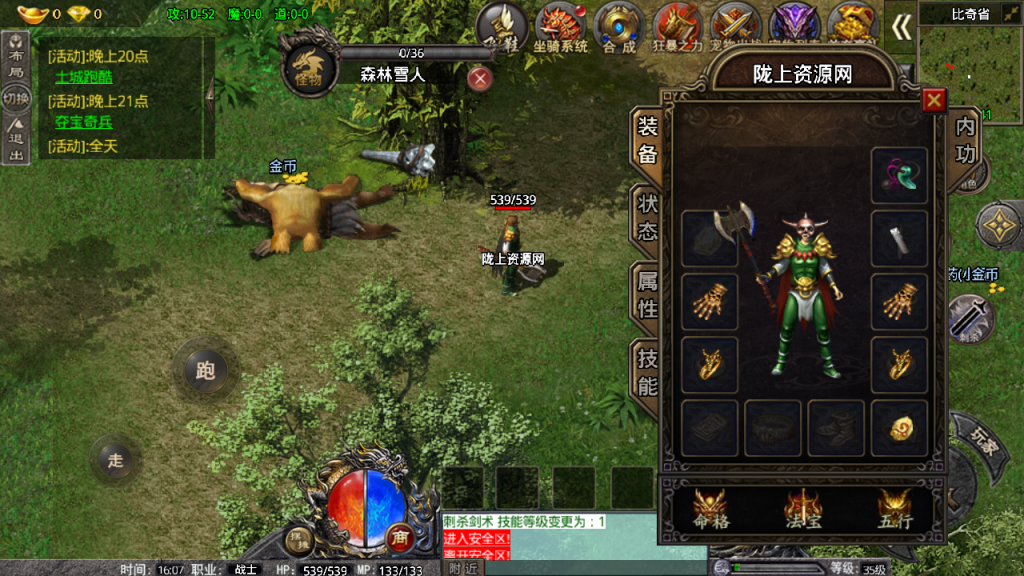Open the 命格 destiny section
This screenshot has width=1024, height=576.
coord(712,510)
